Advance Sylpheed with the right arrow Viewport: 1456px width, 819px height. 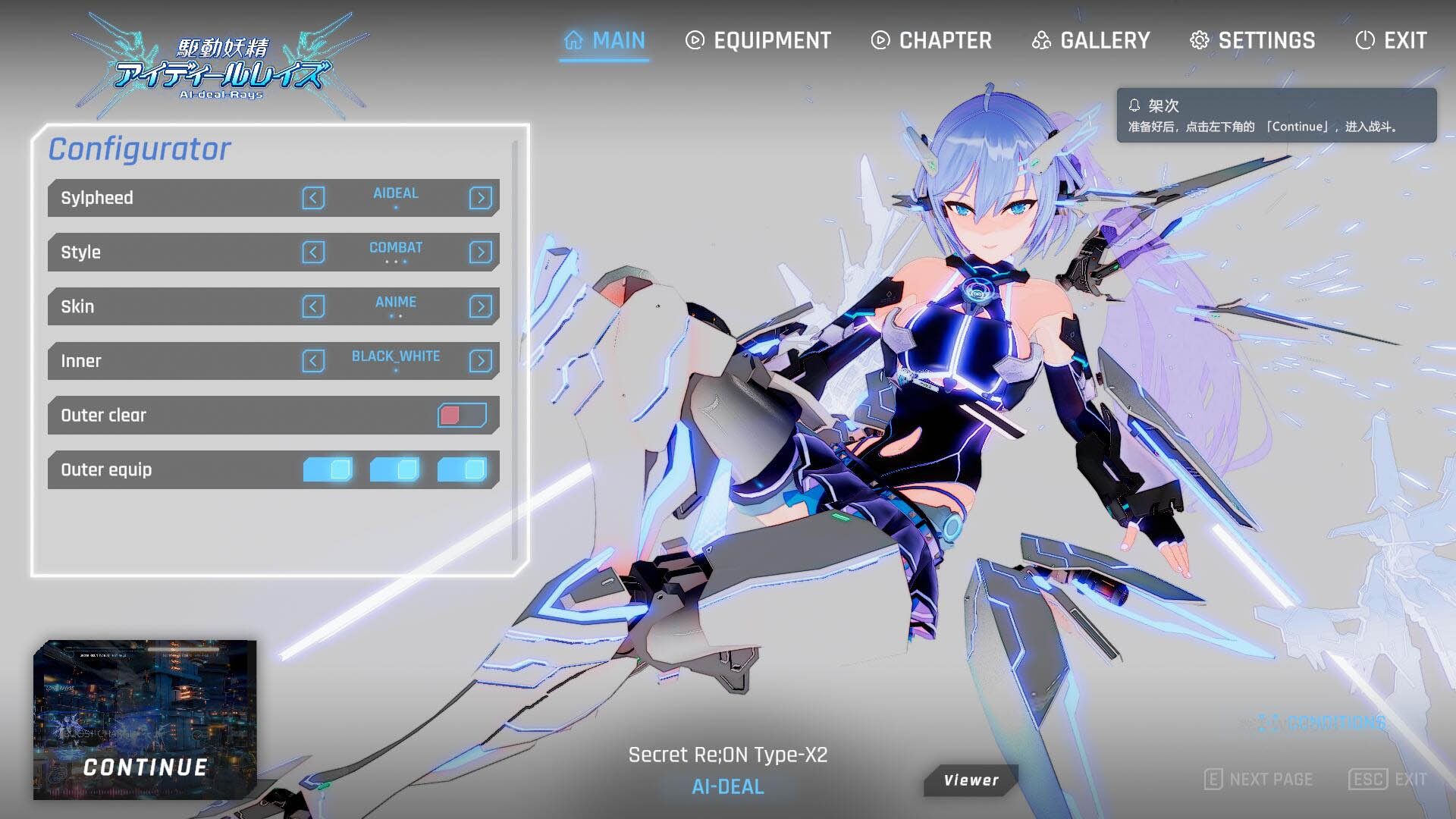tap(479, 198)
